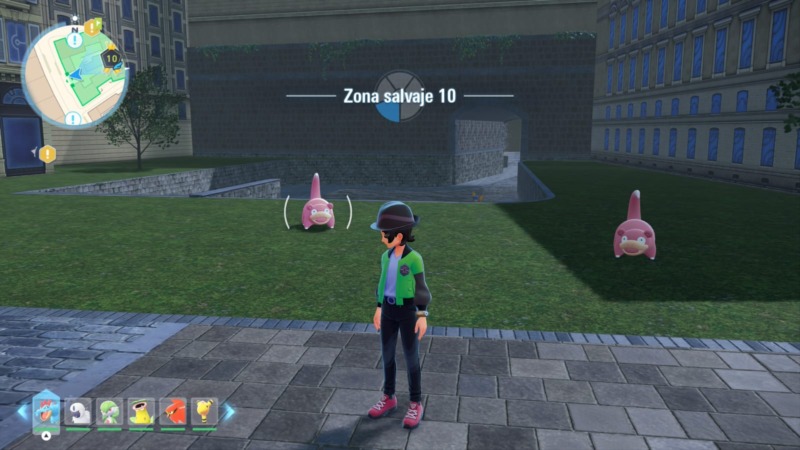The height and width of the screenshot is (450, 800).
Task: Click the party bar's left arrow
Action: click(22, 411)
